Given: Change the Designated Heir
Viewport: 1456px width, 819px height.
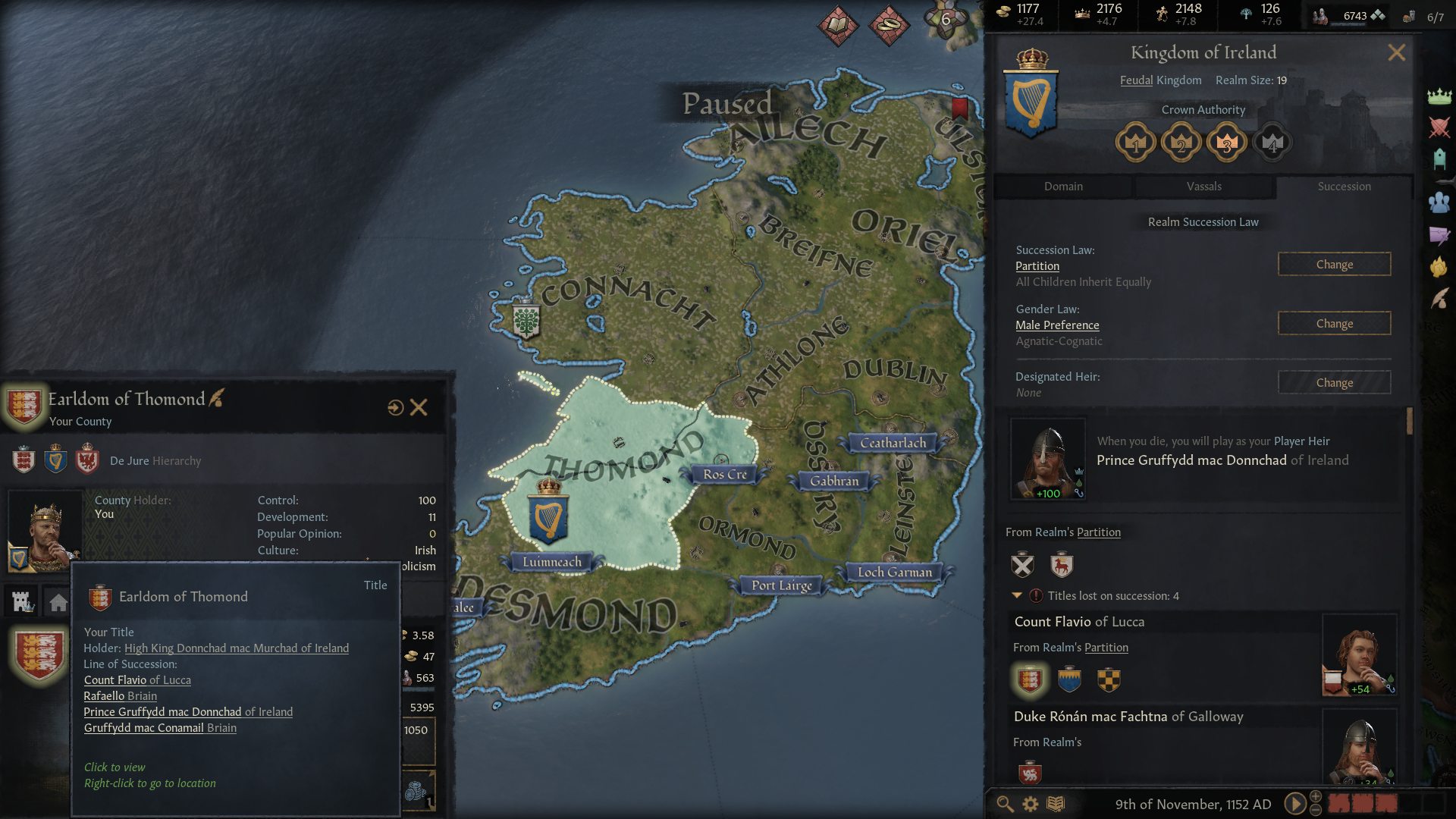Looking at the screenshot, I should 1334,383.
